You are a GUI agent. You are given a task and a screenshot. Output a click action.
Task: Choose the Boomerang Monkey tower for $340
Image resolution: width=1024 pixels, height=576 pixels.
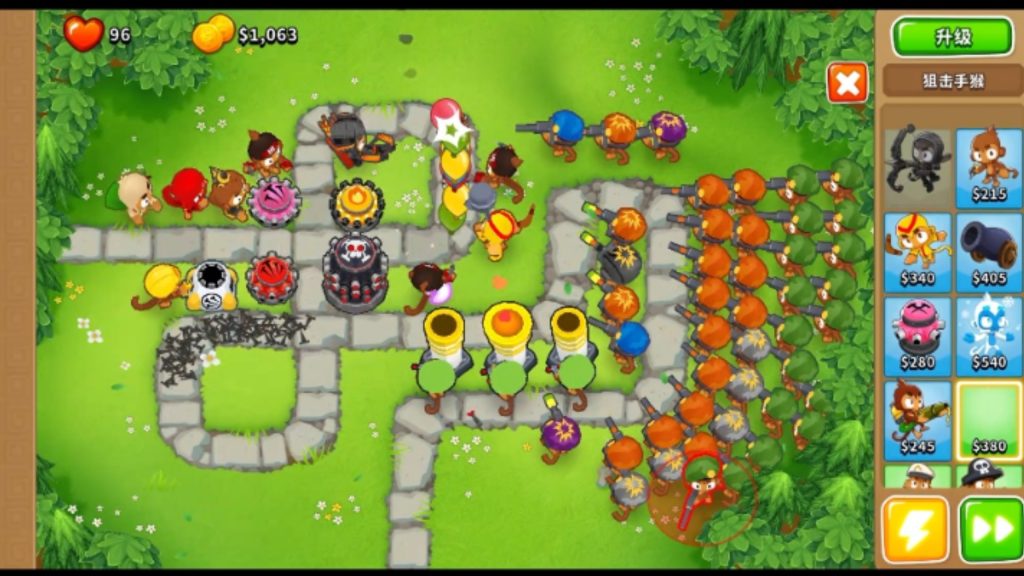917,250
